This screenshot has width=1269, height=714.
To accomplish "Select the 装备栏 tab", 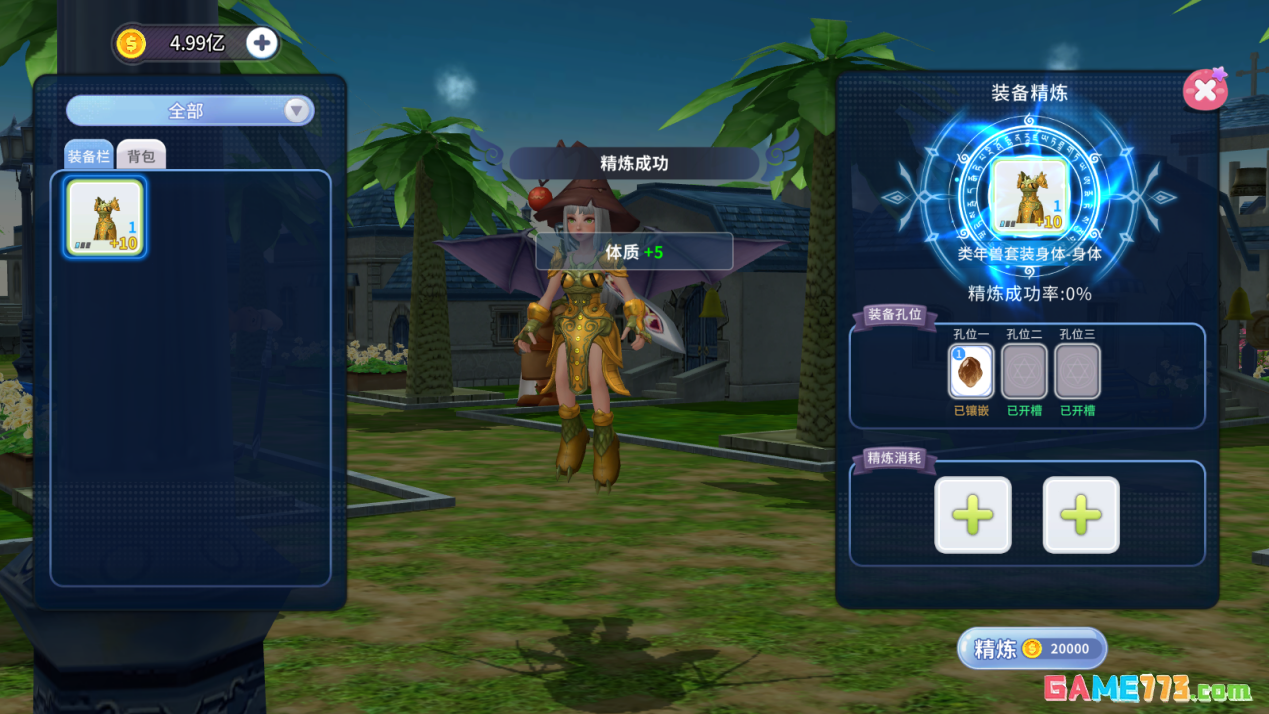I will [88, 157].
